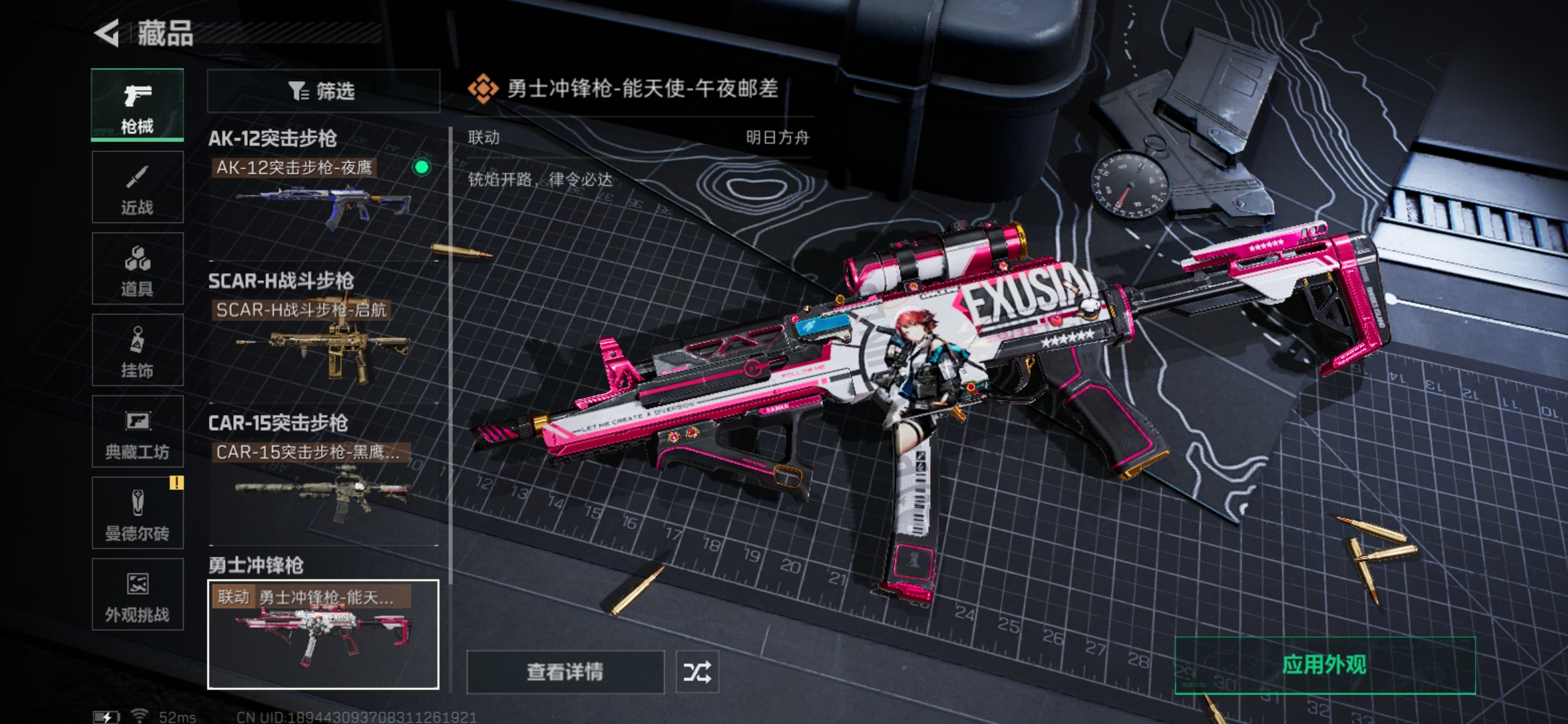Click the shuffle arrows button

tap(697, 672)
